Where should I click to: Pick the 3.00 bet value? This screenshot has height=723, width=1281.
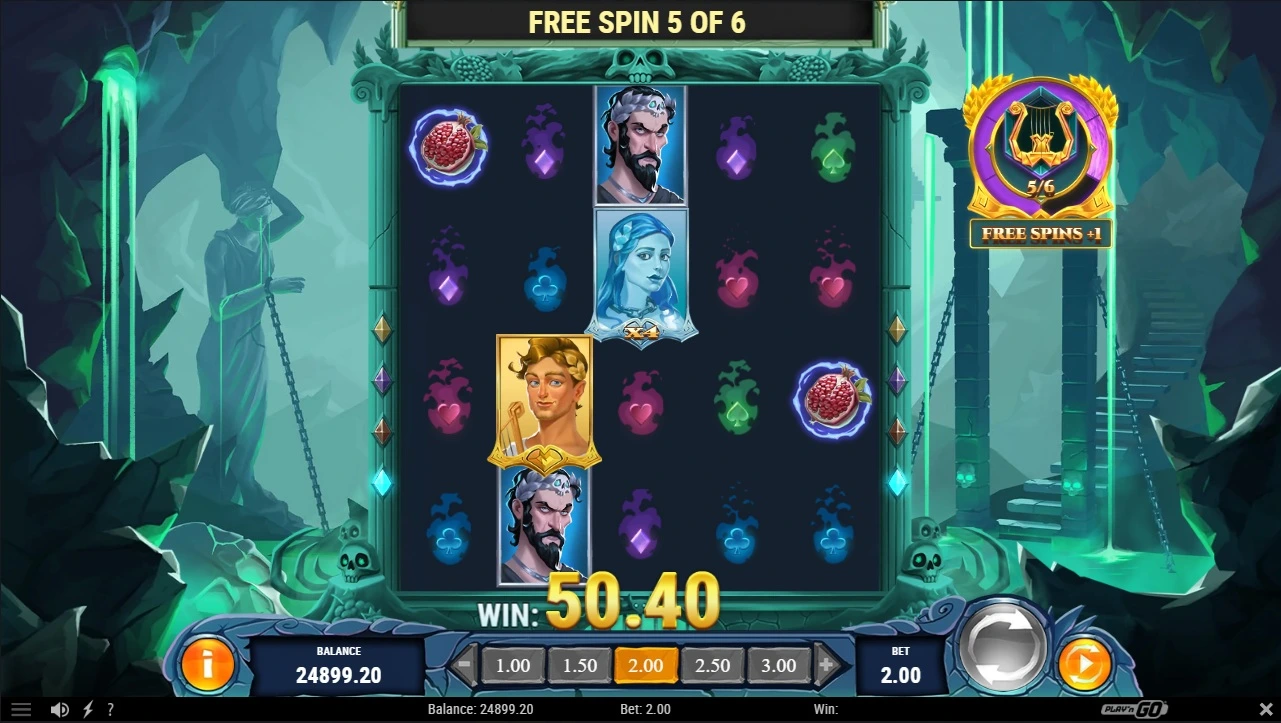point(779,665)
